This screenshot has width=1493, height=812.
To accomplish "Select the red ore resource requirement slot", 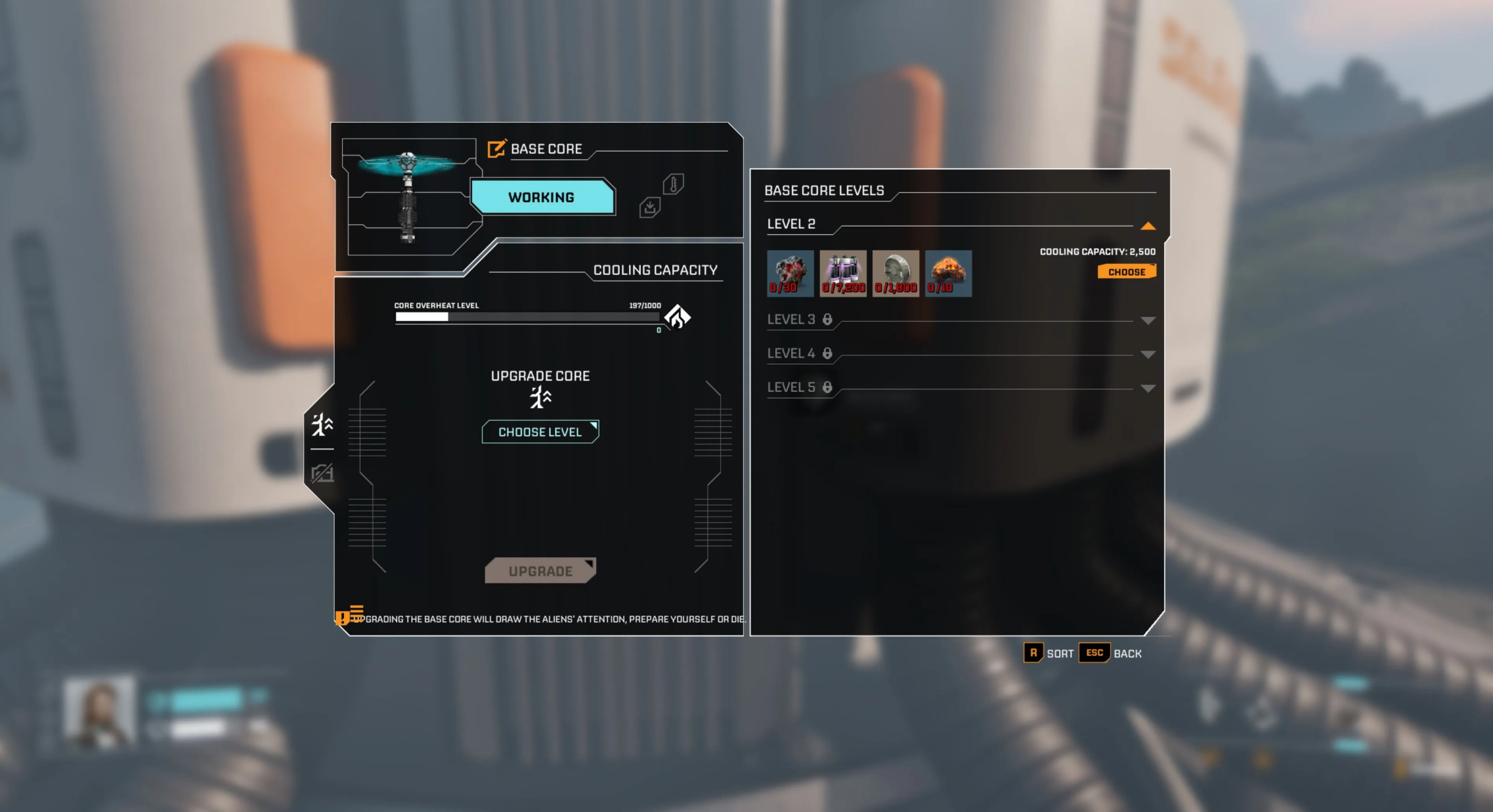I will (x=790, y=273).
